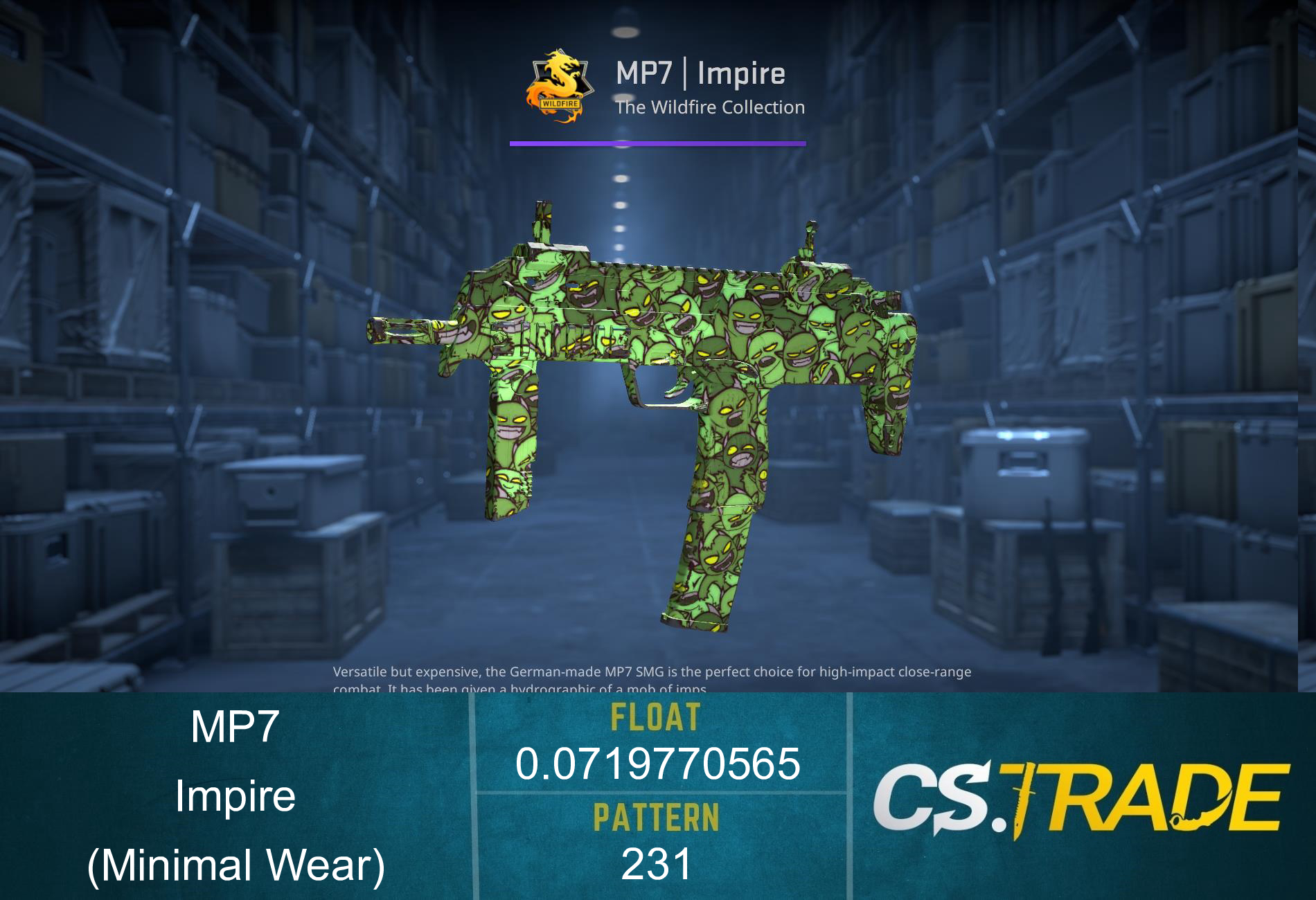Open The Wildfire Collection link
This screenshot has height=900, width=1316.
[x=710, y=107]
